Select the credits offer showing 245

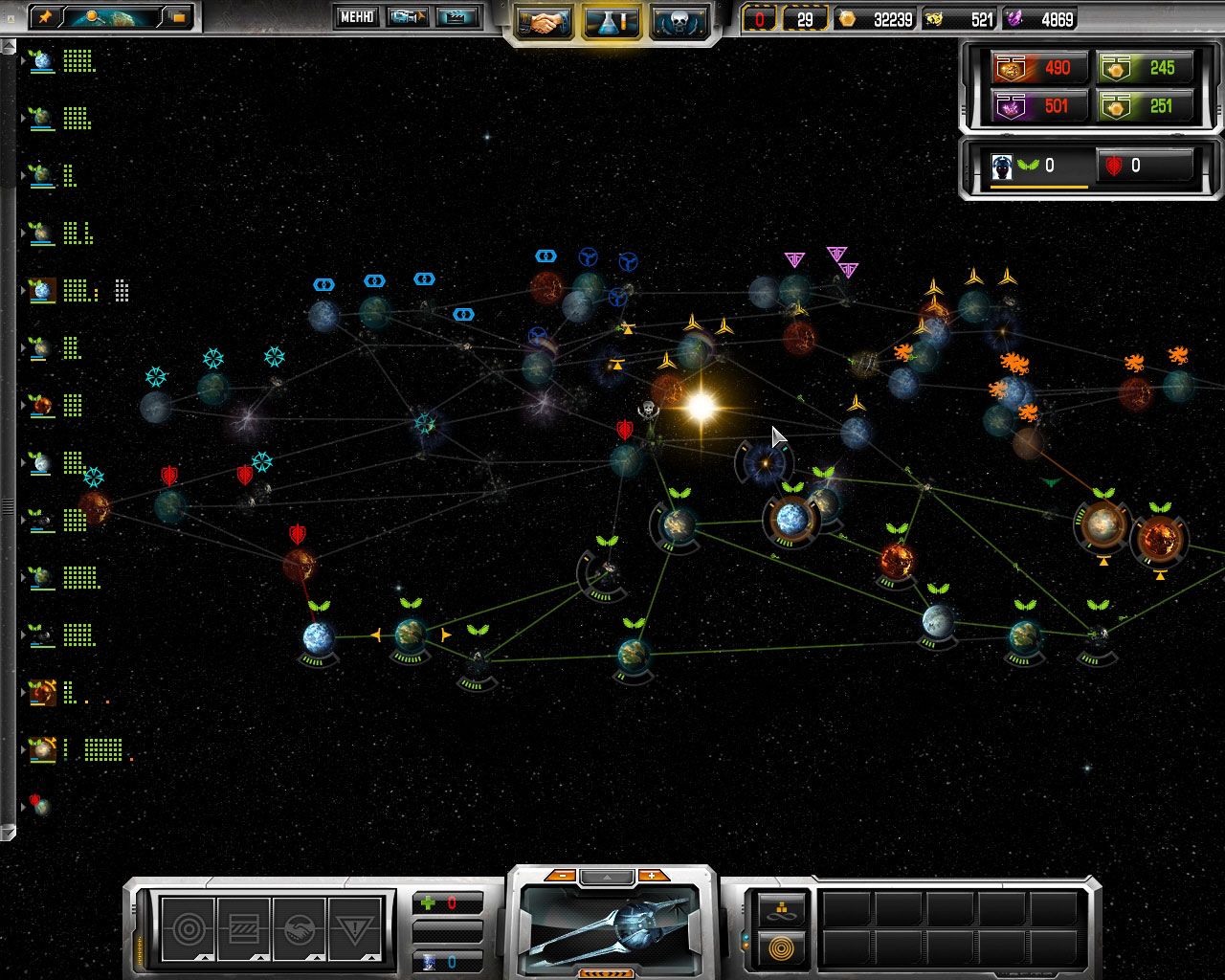1146,68
